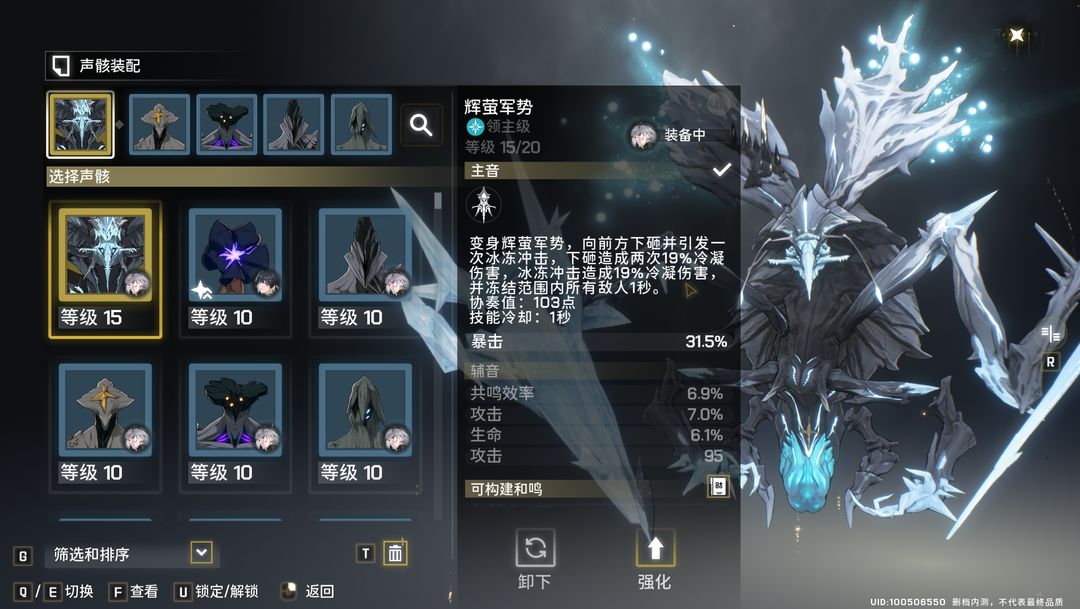Choose the blue-eyed hooded echo labeled 等级 10

365,421
